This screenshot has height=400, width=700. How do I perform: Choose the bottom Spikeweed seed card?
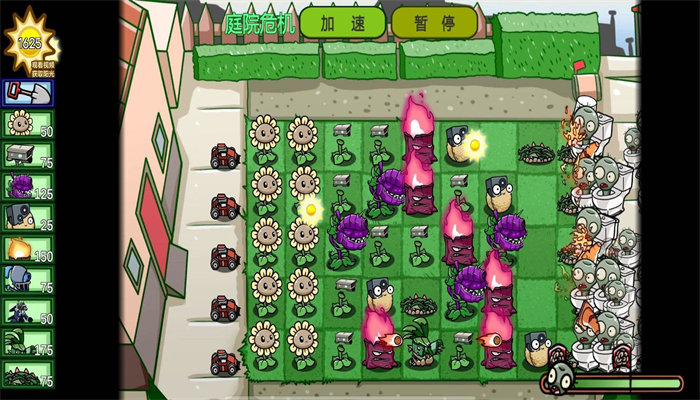[x=27, y=374]
